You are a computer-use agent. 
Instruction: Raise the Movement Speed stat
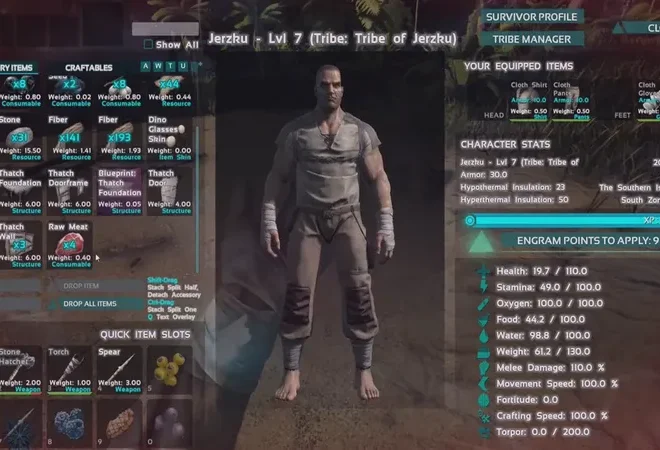pos(483,383)
